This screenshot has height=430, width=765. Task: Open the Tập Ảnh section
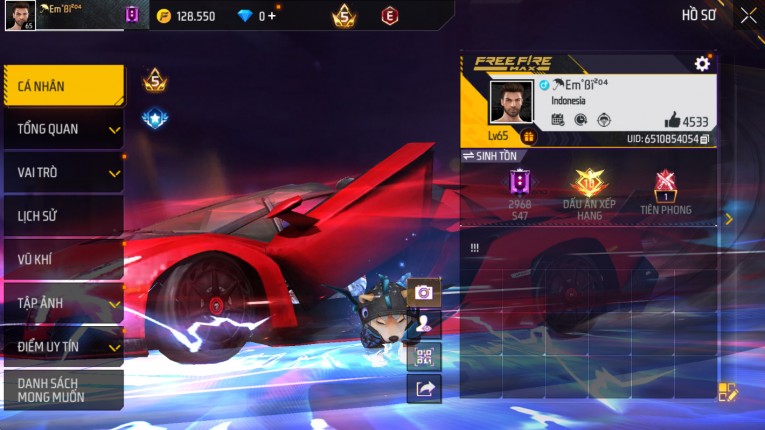pyautogui.click(x=64, y=303)
